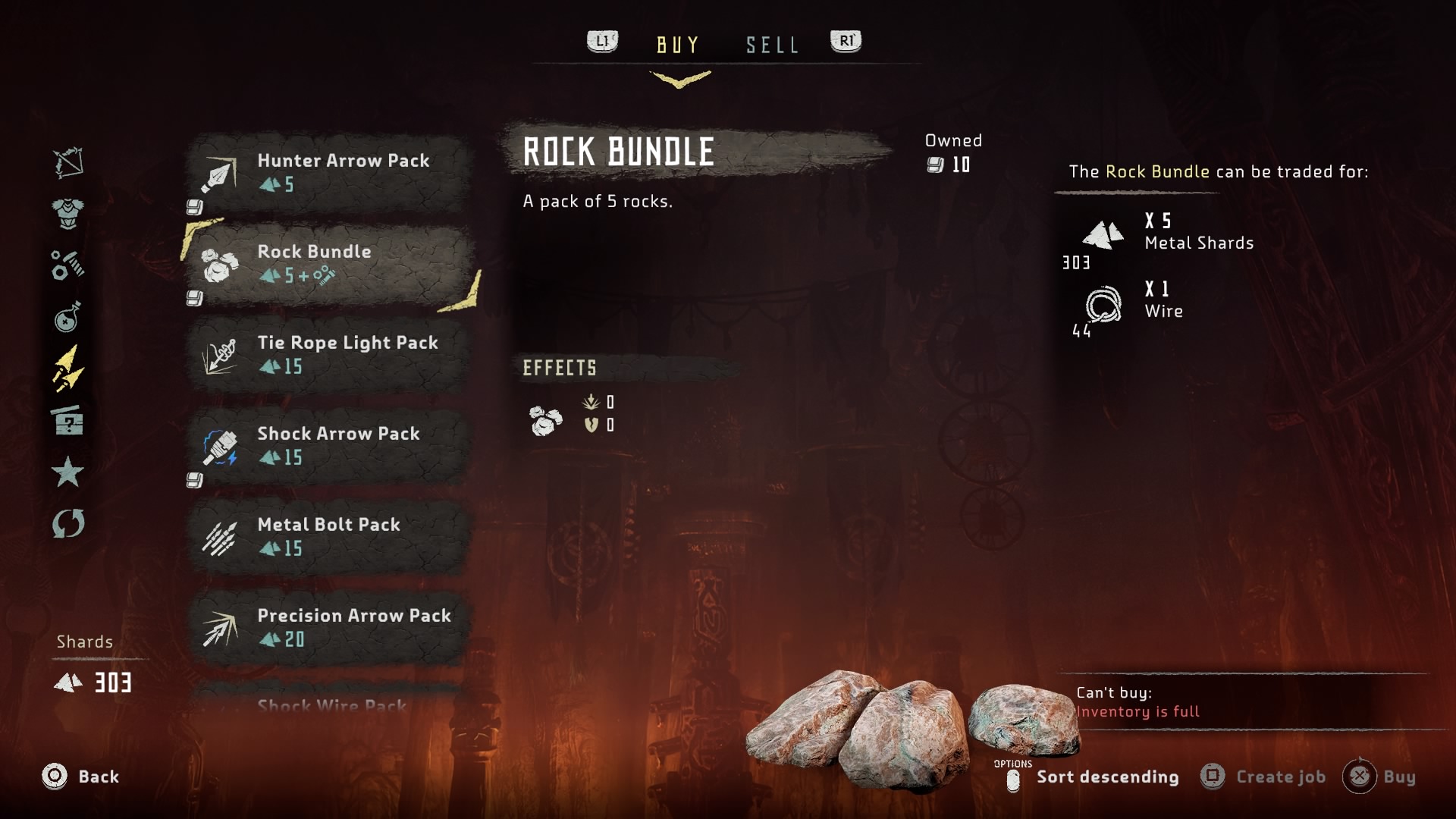
Task: Pick the Tie Rope Light Pack
Action: coord(329,355)
